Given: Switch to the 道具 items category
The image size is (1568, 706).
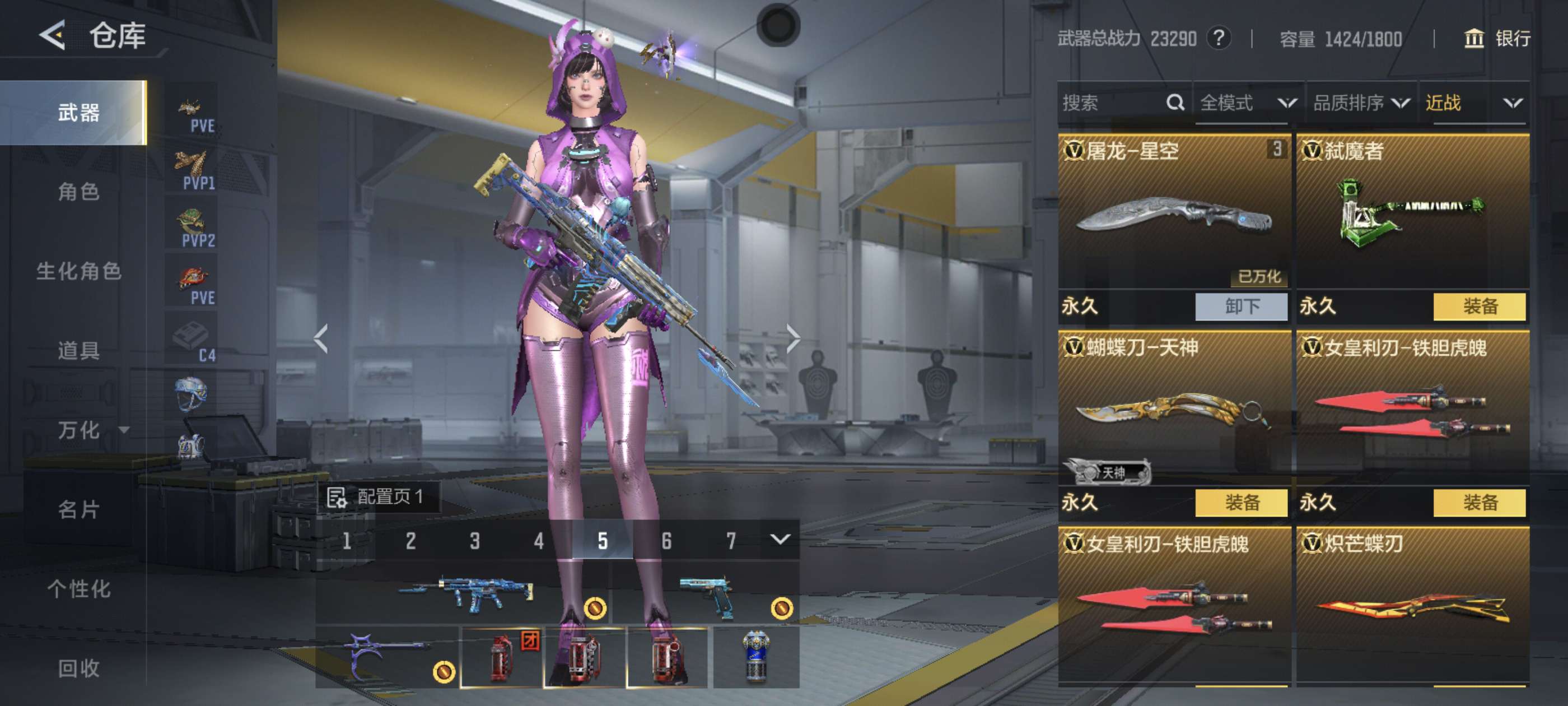Looking at the screenshot, I should pos(78,350).
